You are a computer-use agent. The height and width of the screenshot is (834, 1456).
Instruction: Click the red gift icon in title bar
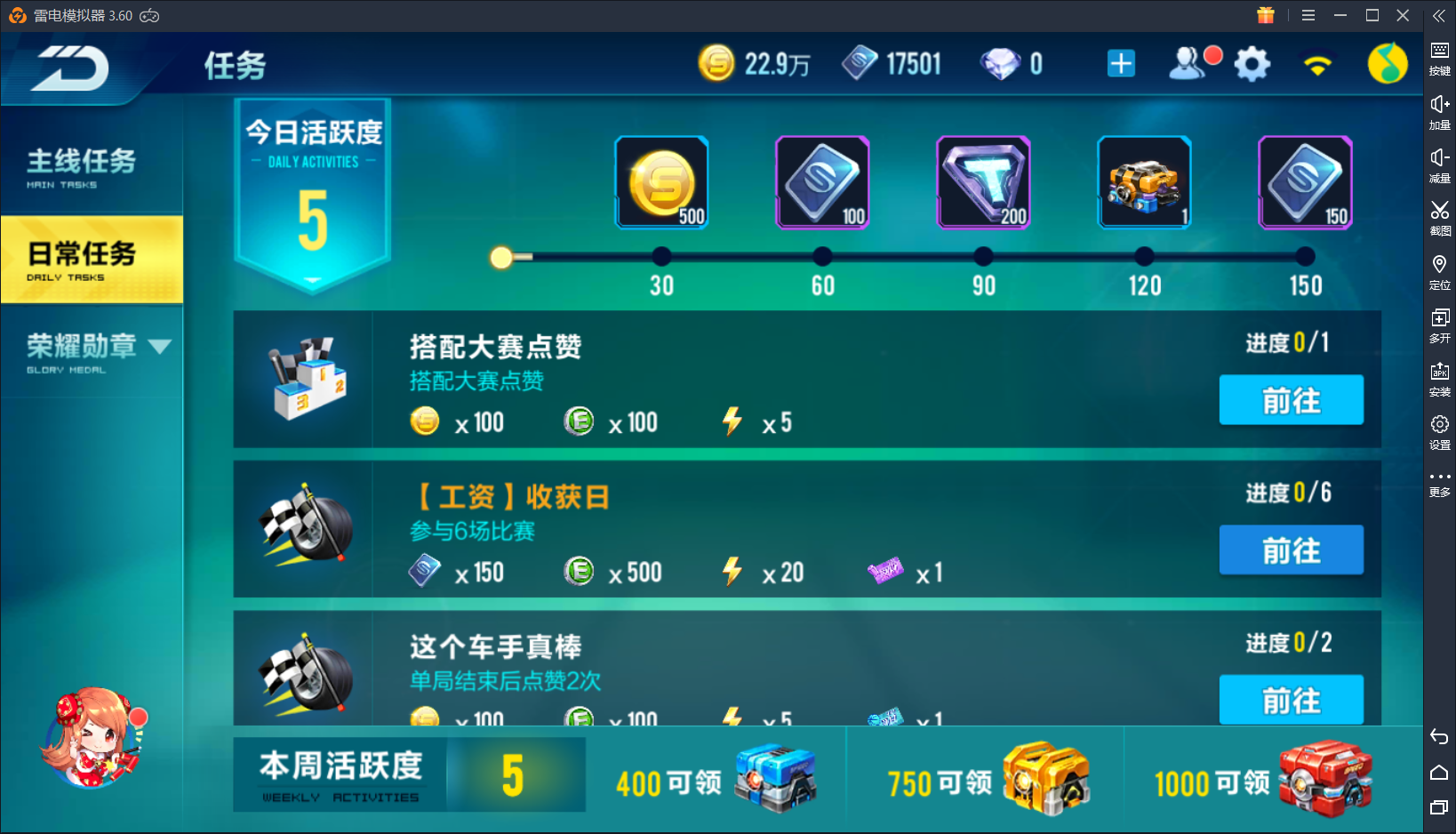pos(1265,15)
